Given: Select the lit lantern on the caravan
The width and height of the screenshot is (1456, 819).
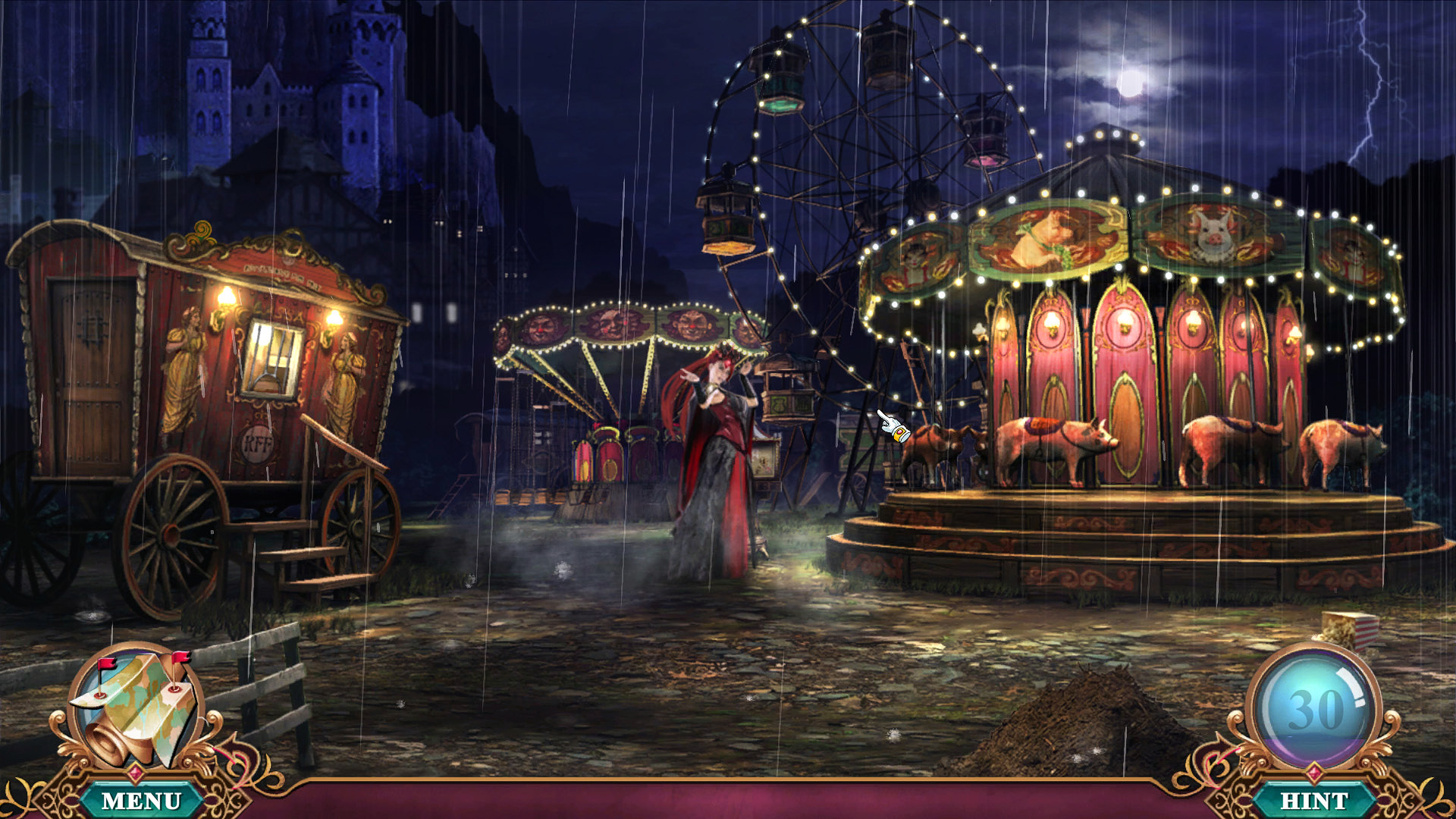Looking at the screenshot, I should [x=226, y=297].
